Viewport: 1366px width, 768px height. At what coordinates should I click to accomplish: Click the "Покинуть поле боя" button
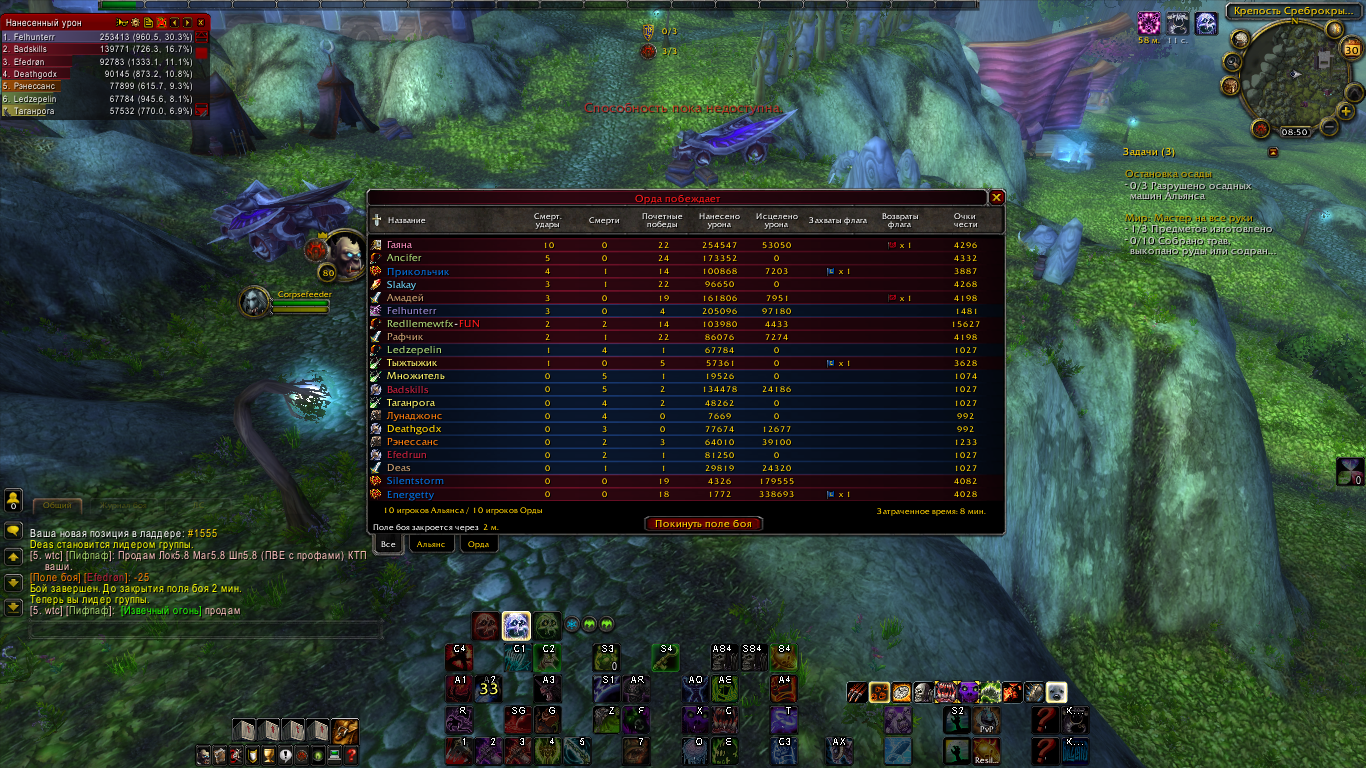(x=704, y=523)
